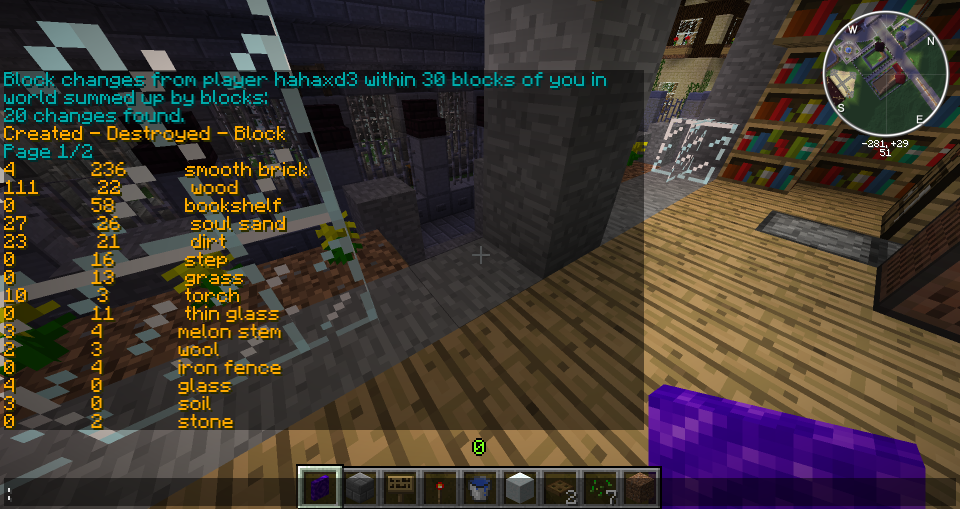Click the circular minimap
This screenshot has width=960, height=509.
(x=885, y=73)
